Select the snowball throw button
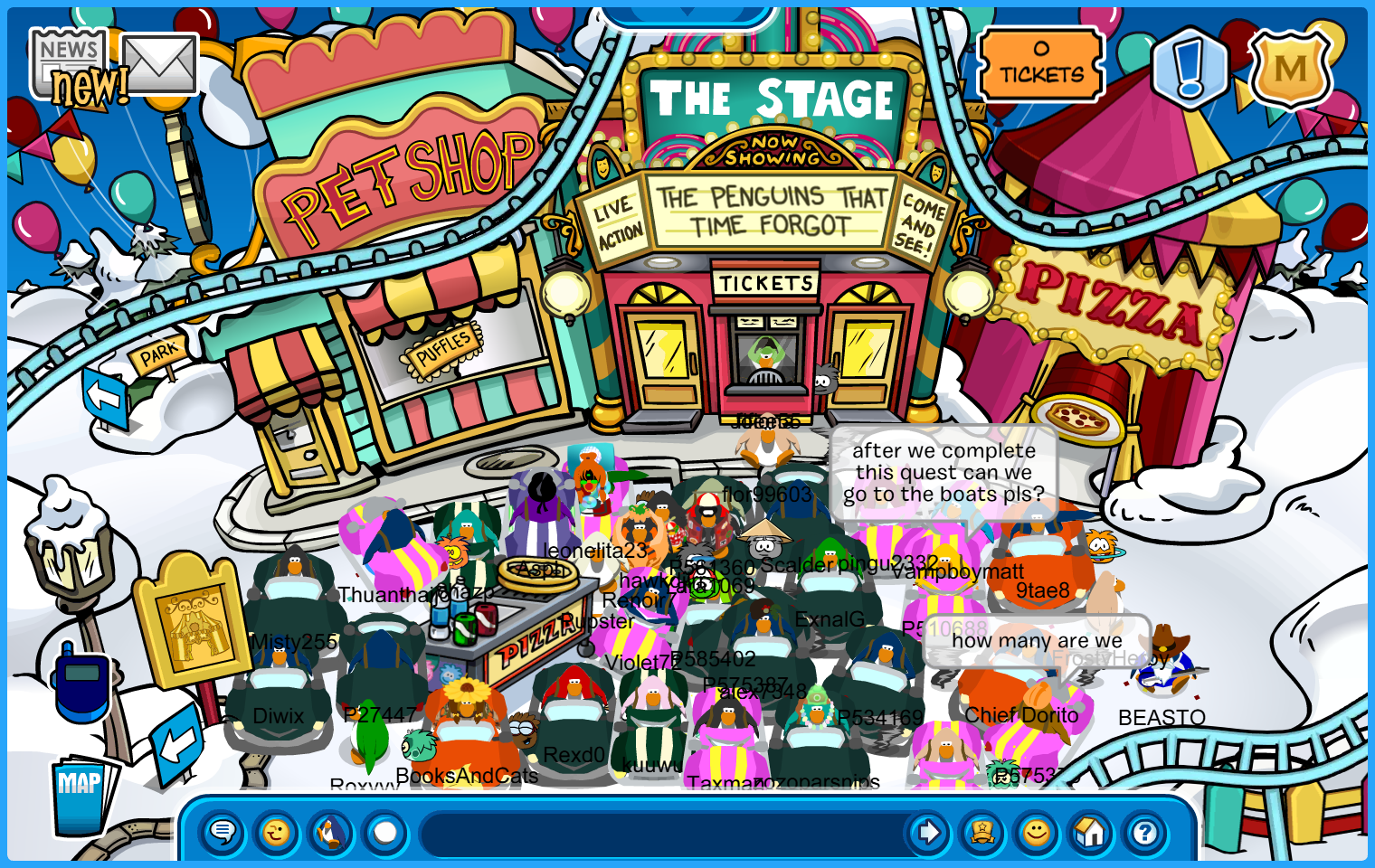1375x868 pixels. [385, 832]
